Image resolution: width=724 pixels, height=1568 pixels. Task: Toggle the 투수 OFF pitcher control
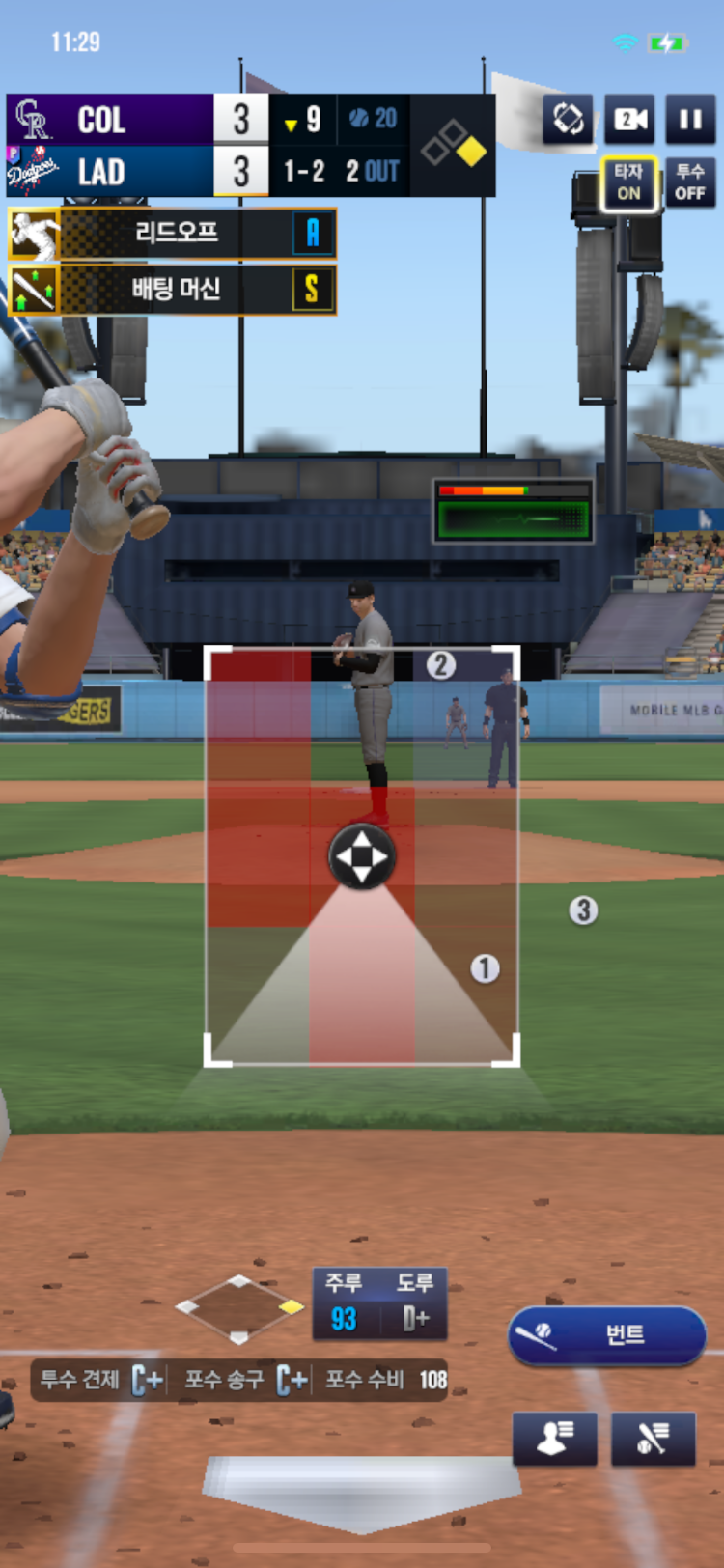pos(690,183)
